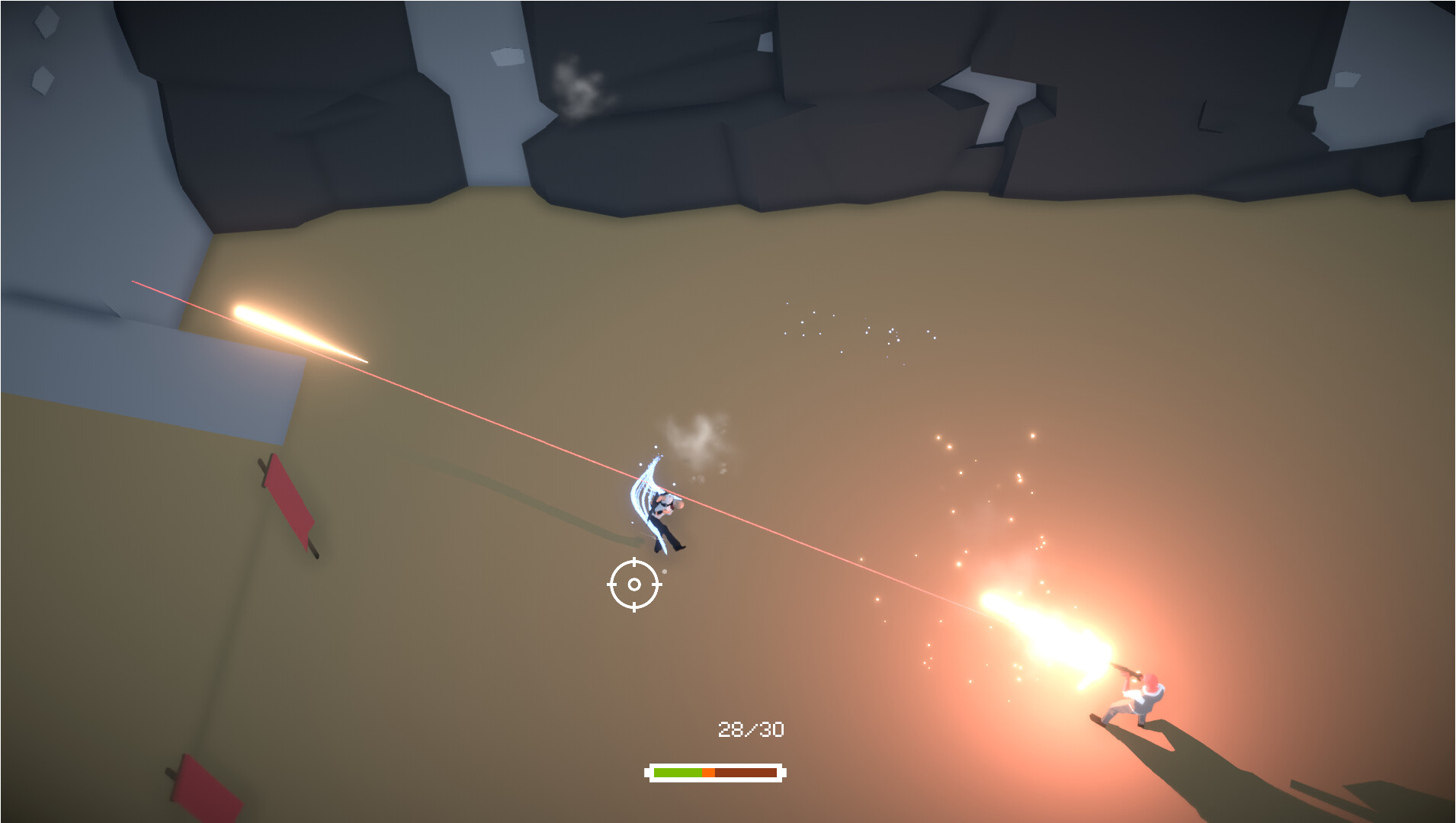Select the 28/30 ammo counter

point(751,728)
